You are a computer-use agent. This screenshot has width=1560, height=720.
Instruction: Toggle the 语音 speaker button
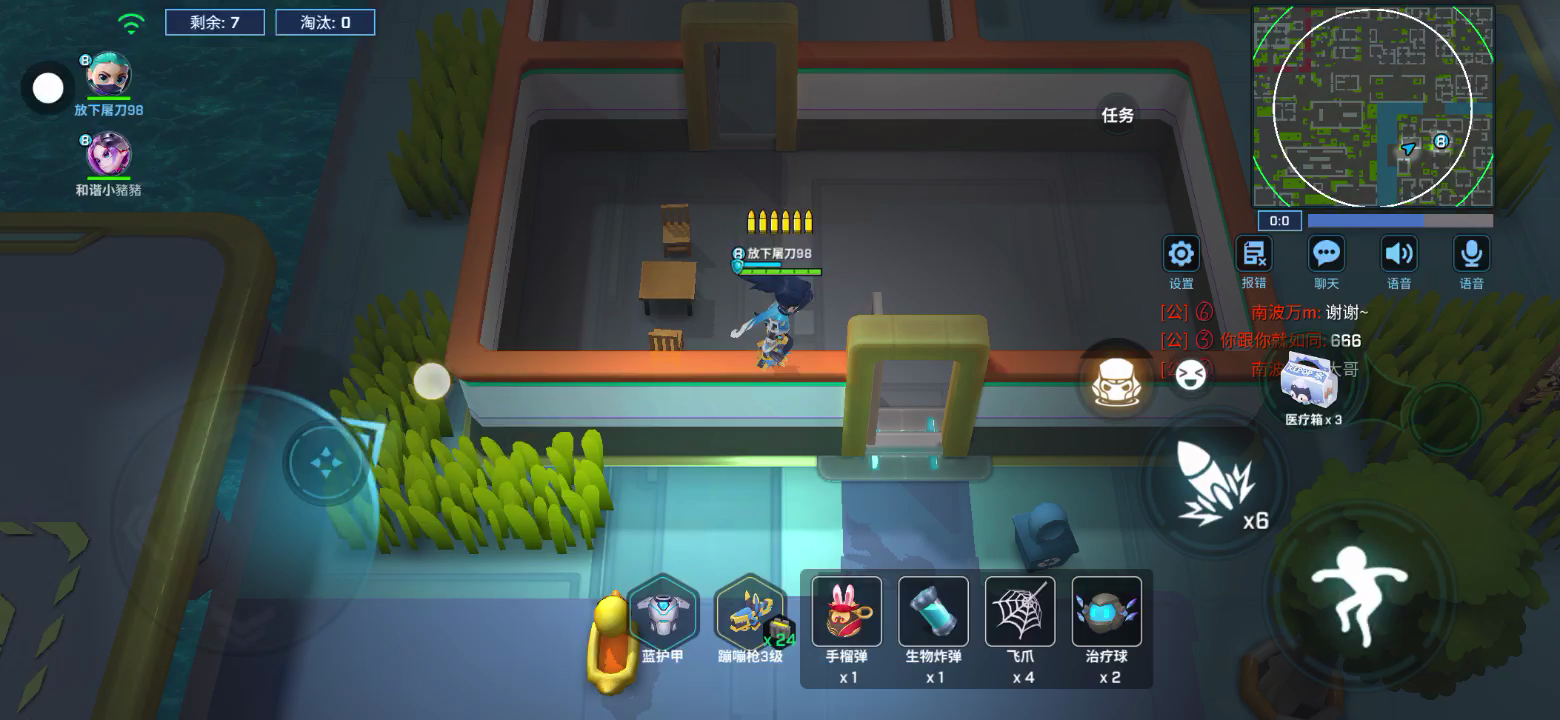[1399, 255]
